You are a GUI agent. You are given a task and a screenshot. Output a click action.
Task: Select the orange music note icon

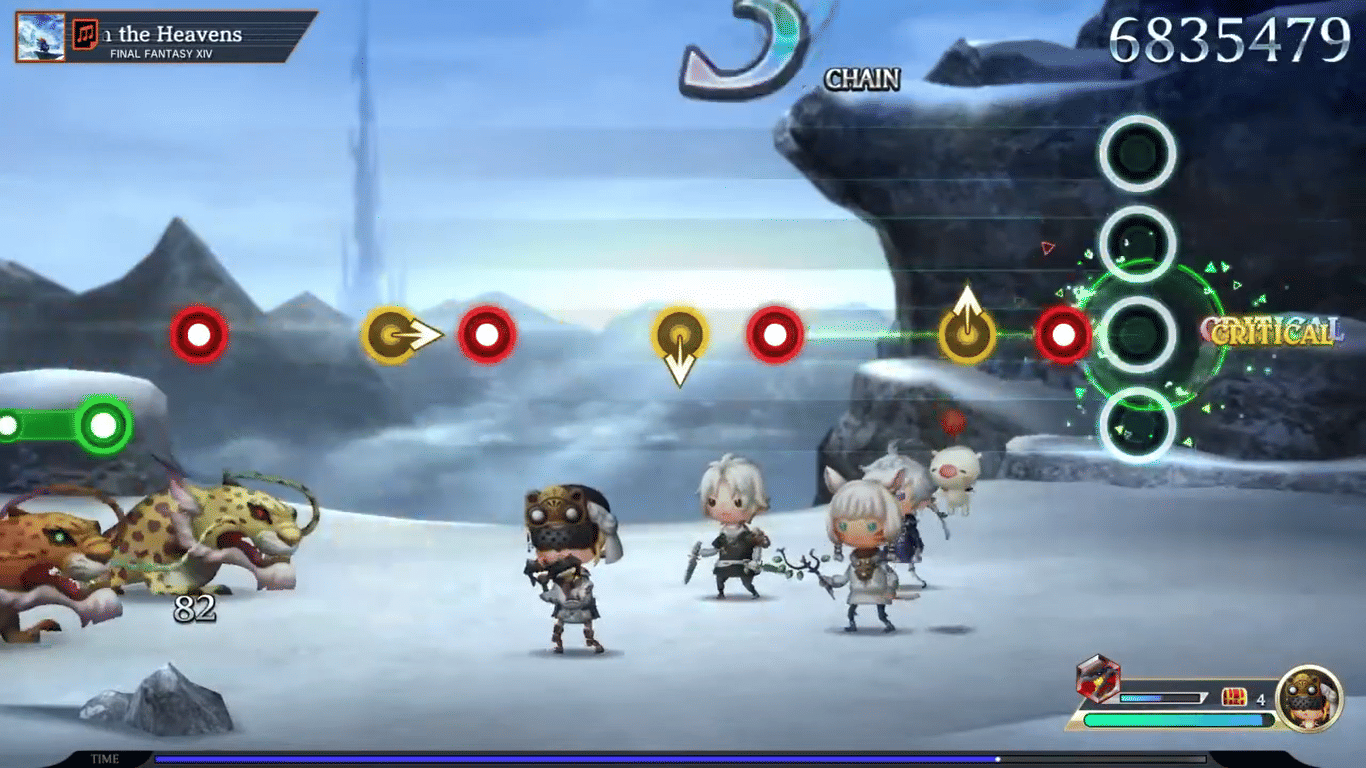tap(86, 35)
